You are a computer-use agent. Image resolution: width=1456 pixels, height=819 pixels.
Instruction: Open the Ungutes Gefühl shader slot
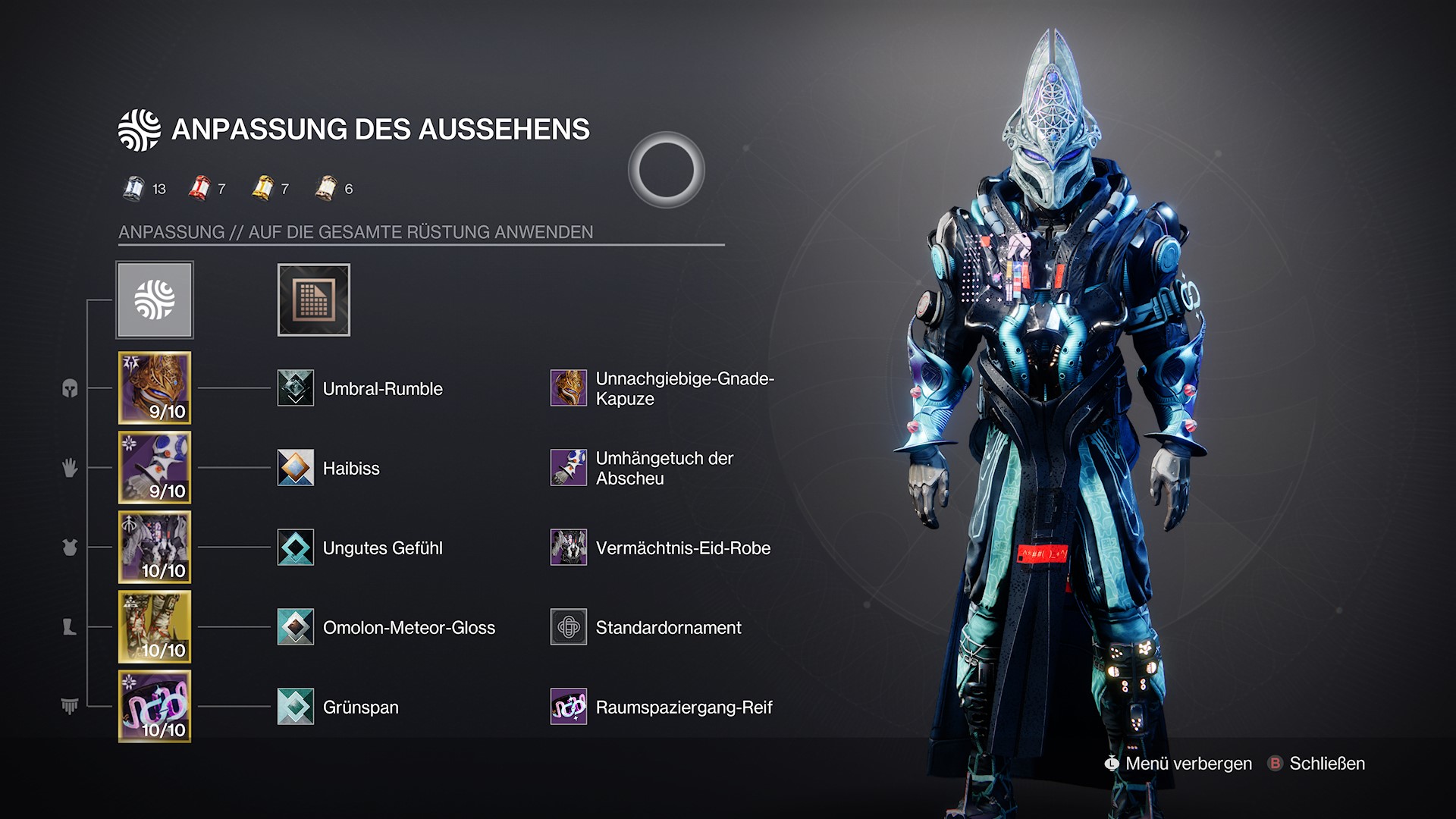pyautogui.click(x=296, y=548)
